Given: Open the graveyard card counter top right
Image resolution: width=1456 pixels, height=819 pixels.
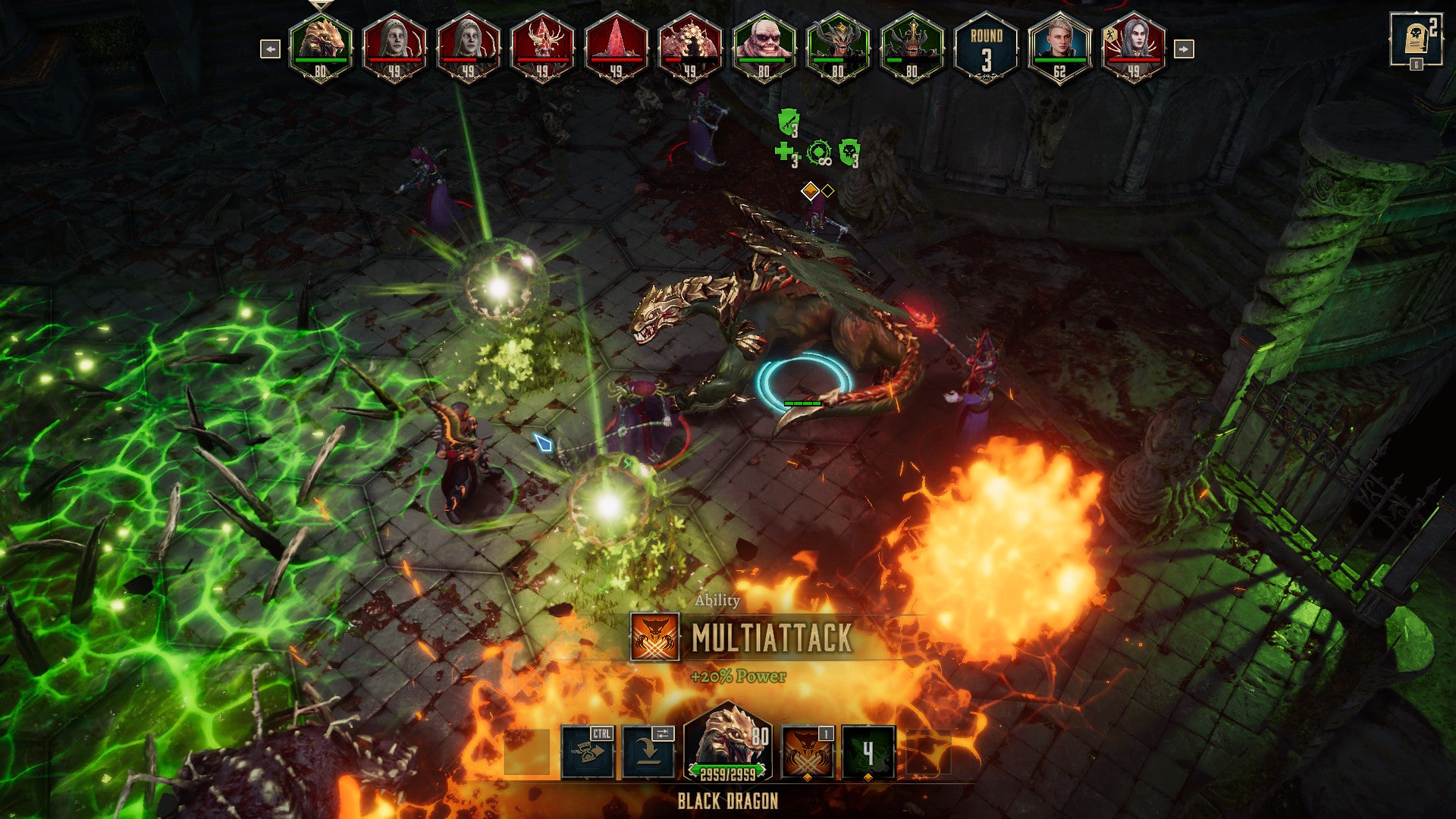Looking at the screenshot, I should coord(1415,36).
